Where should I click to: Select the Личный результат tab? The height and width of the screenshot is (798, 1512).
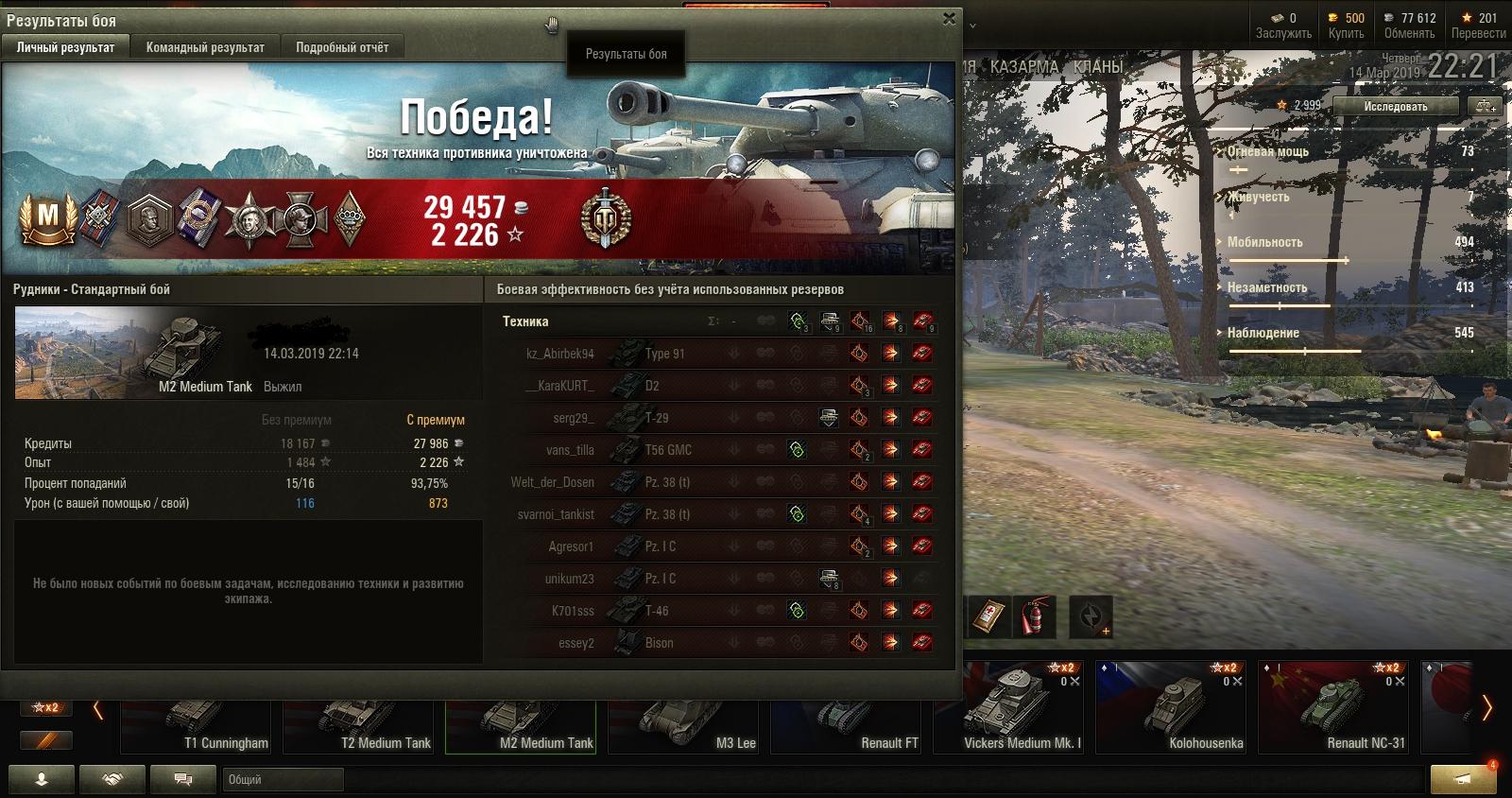[x=66, y=47]
